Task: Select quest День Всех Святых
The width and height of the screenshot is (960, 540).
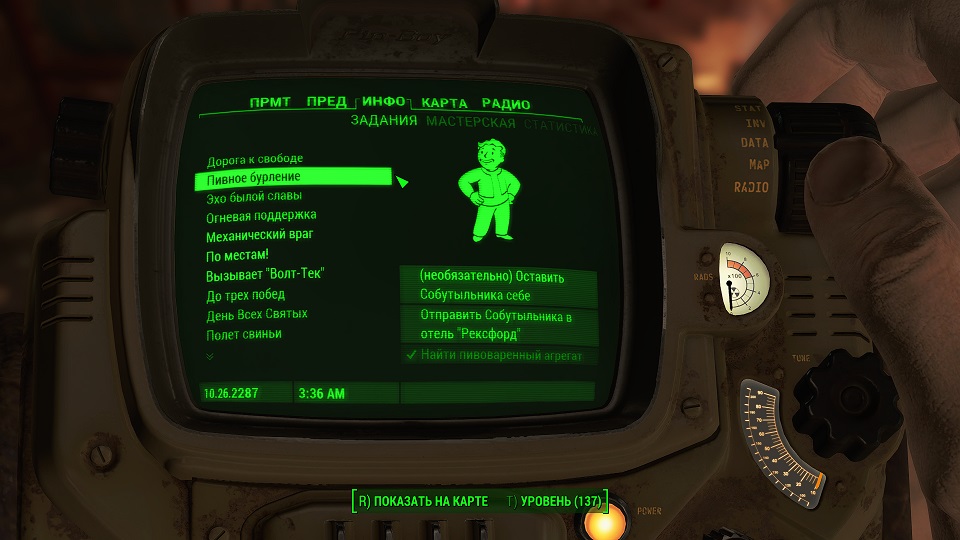Action: (x=257, y=314)
